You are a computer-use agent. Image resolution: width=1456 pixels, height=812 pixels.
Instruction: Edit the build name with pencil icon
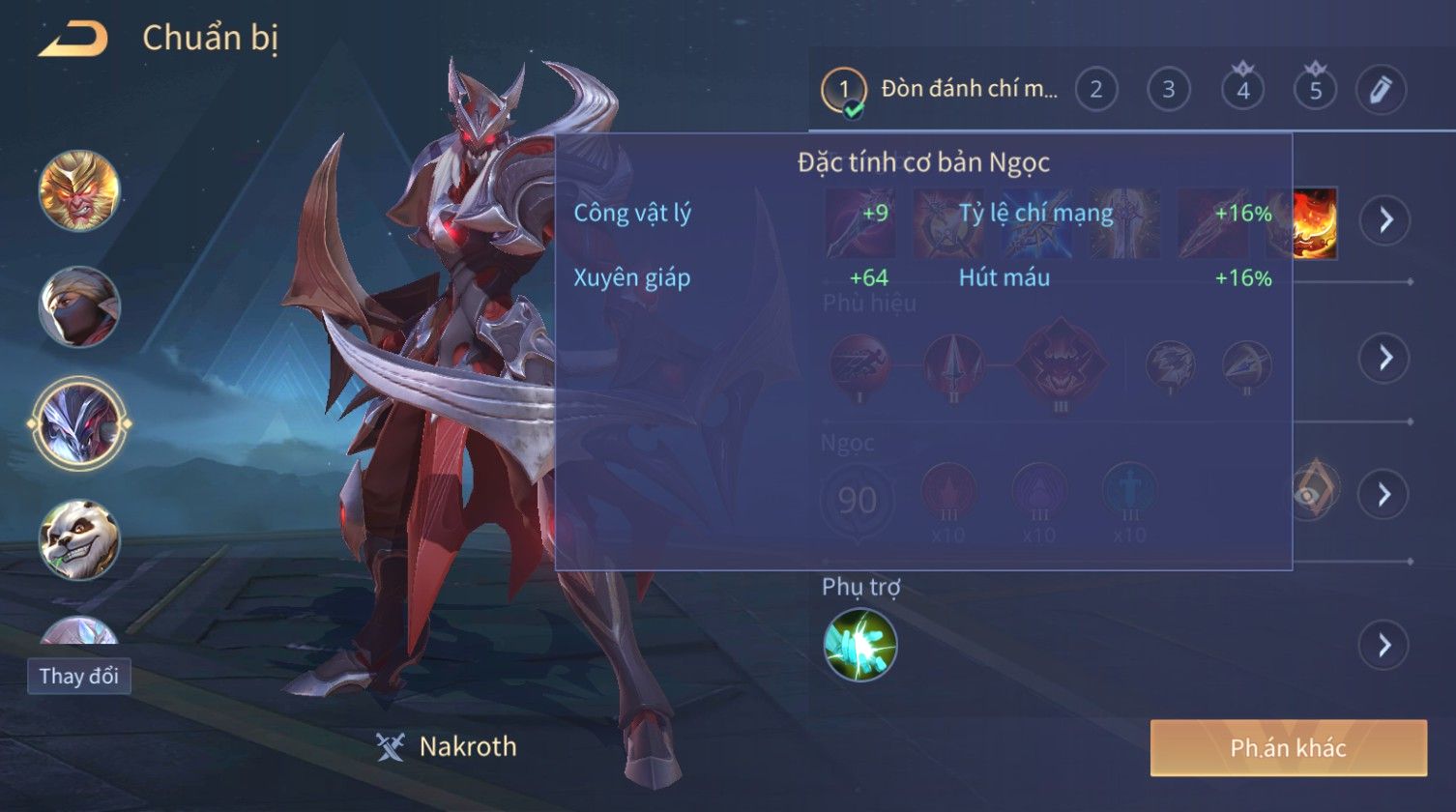pyautogui.click(x=1380, y=90)
